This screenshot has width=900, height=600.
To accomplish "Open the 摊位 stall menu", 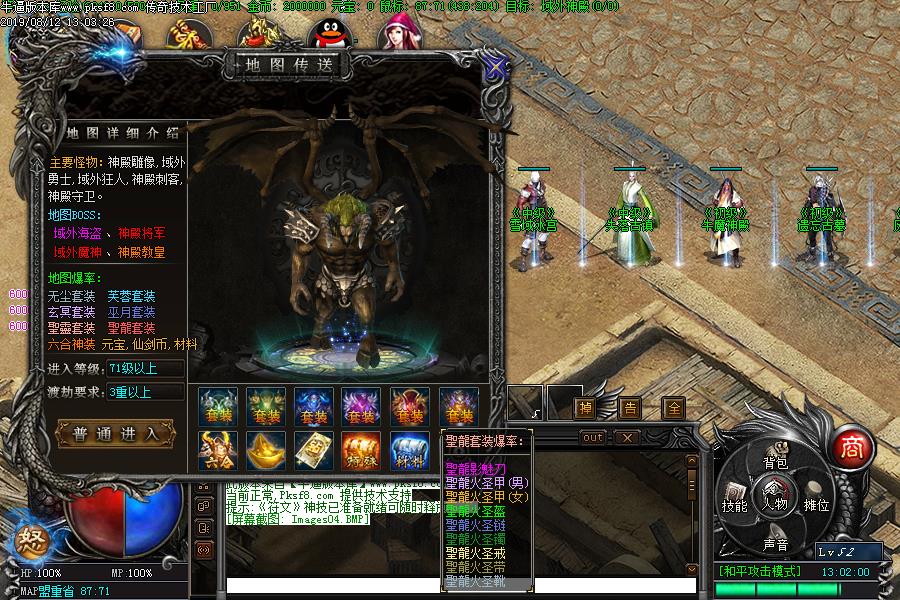I will tap(817, 504).
